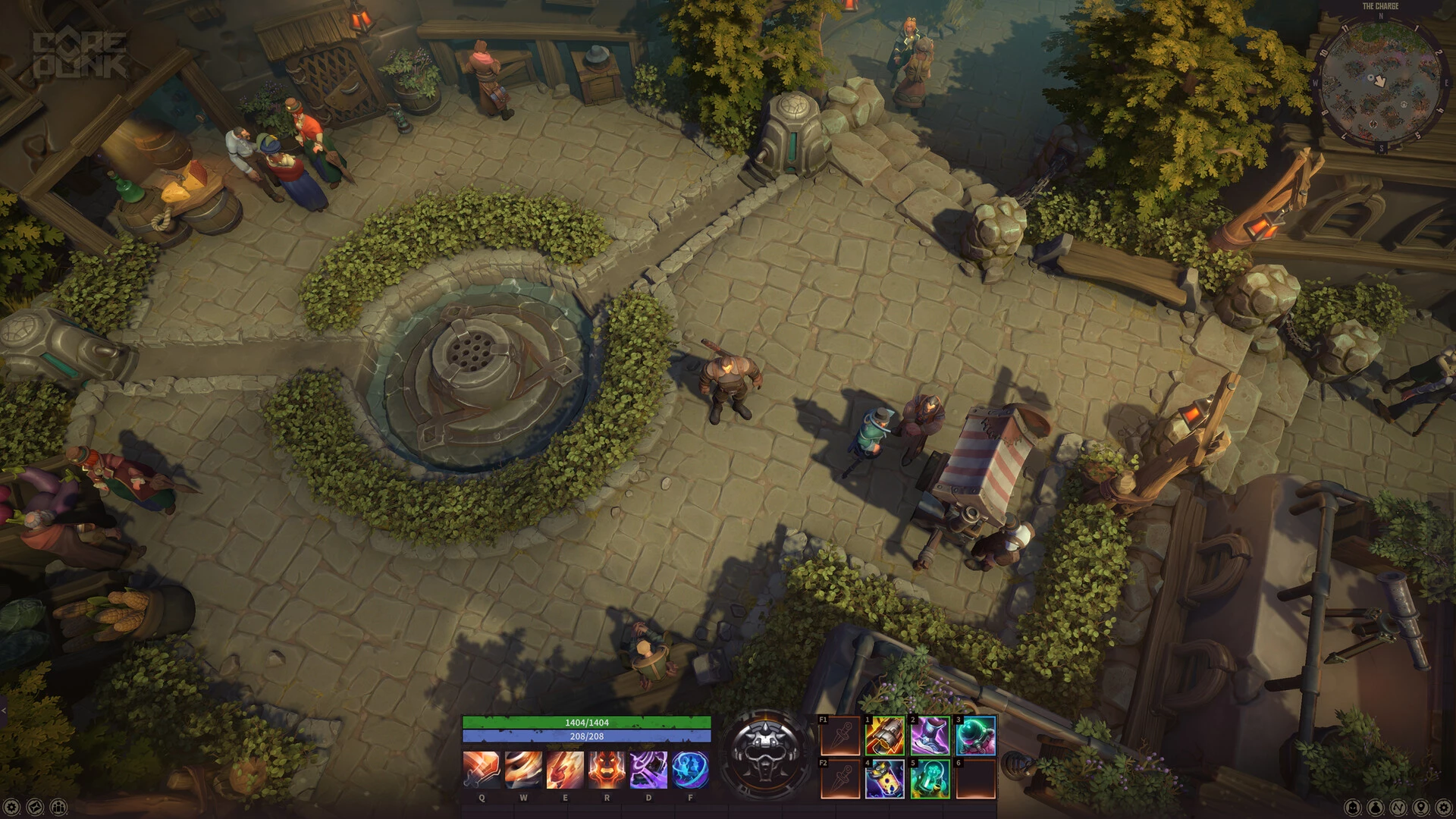Image resolution: width=1456 pixels, height=819 pixels.
Task: Open the zigzag route path button
Action: [x=1399, y=807]
